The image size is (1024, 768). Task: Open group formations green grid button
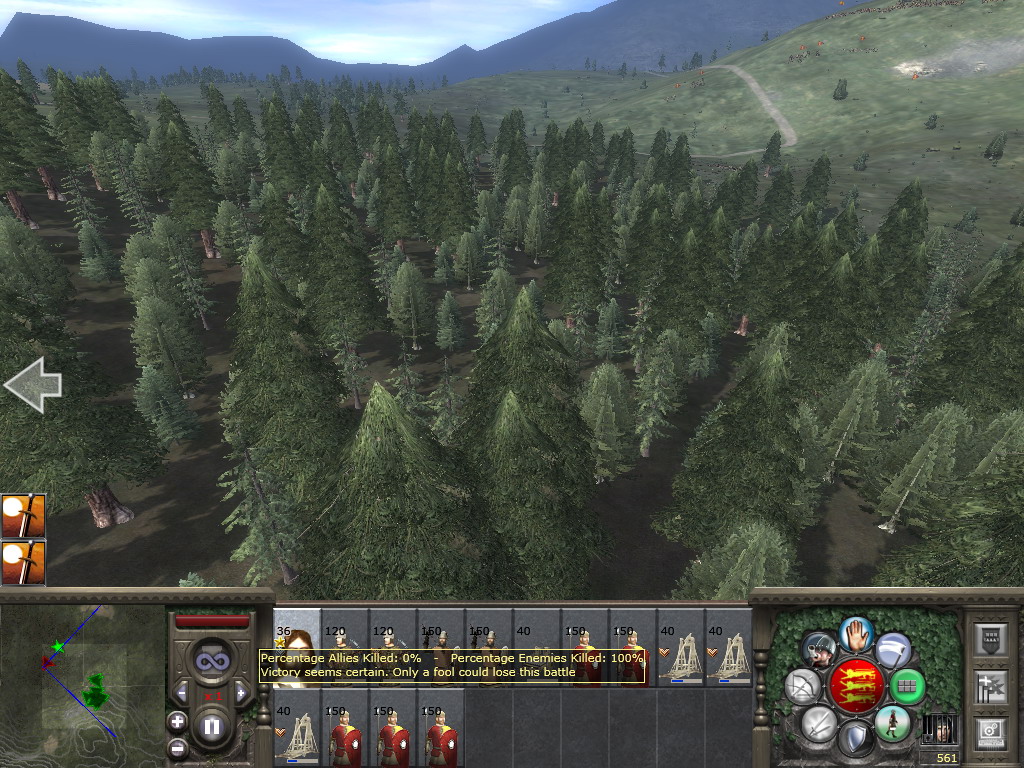pyautogui.click(x=907, y=686)
